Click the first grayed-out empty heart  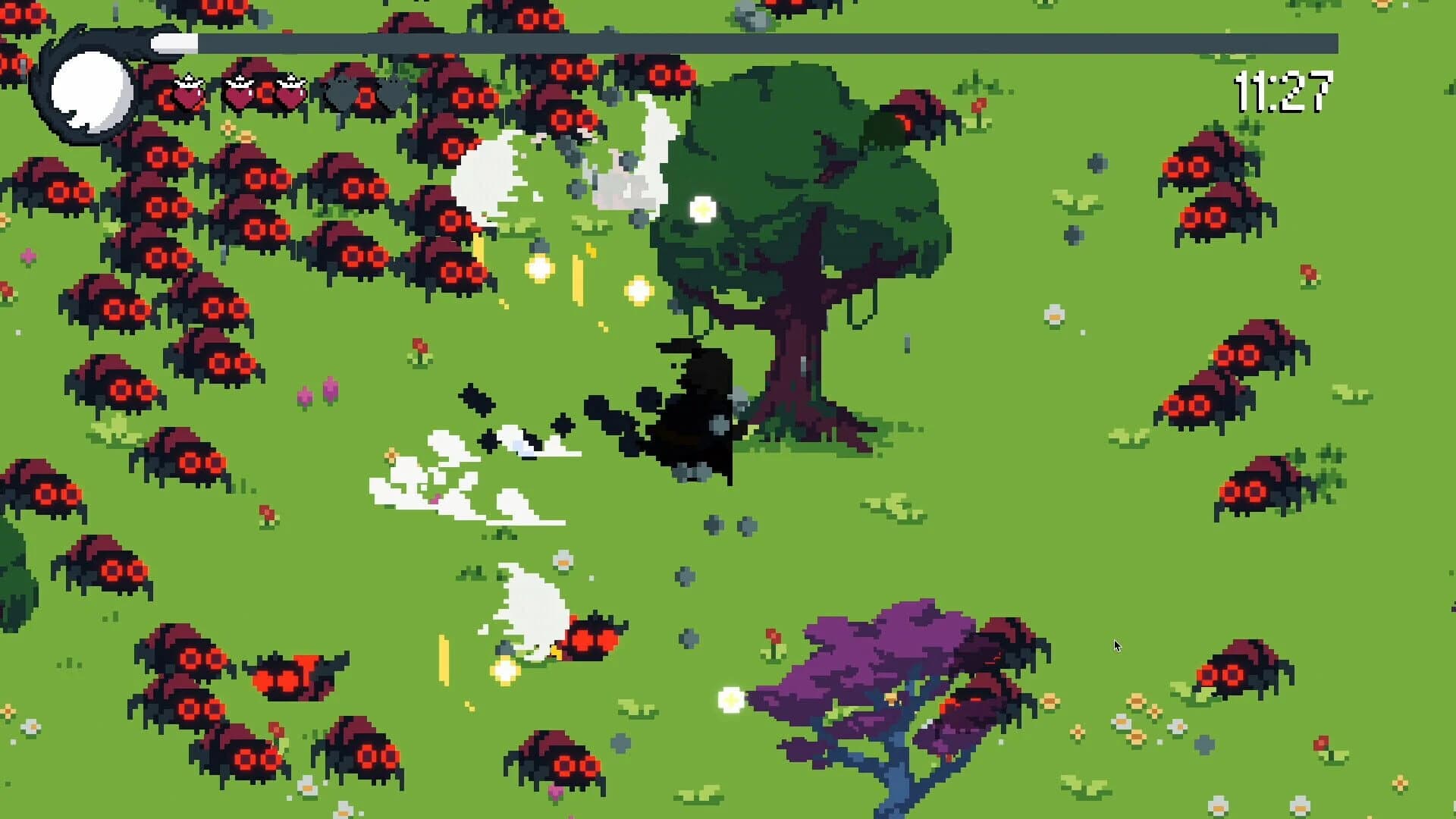[x=341, y=93]
